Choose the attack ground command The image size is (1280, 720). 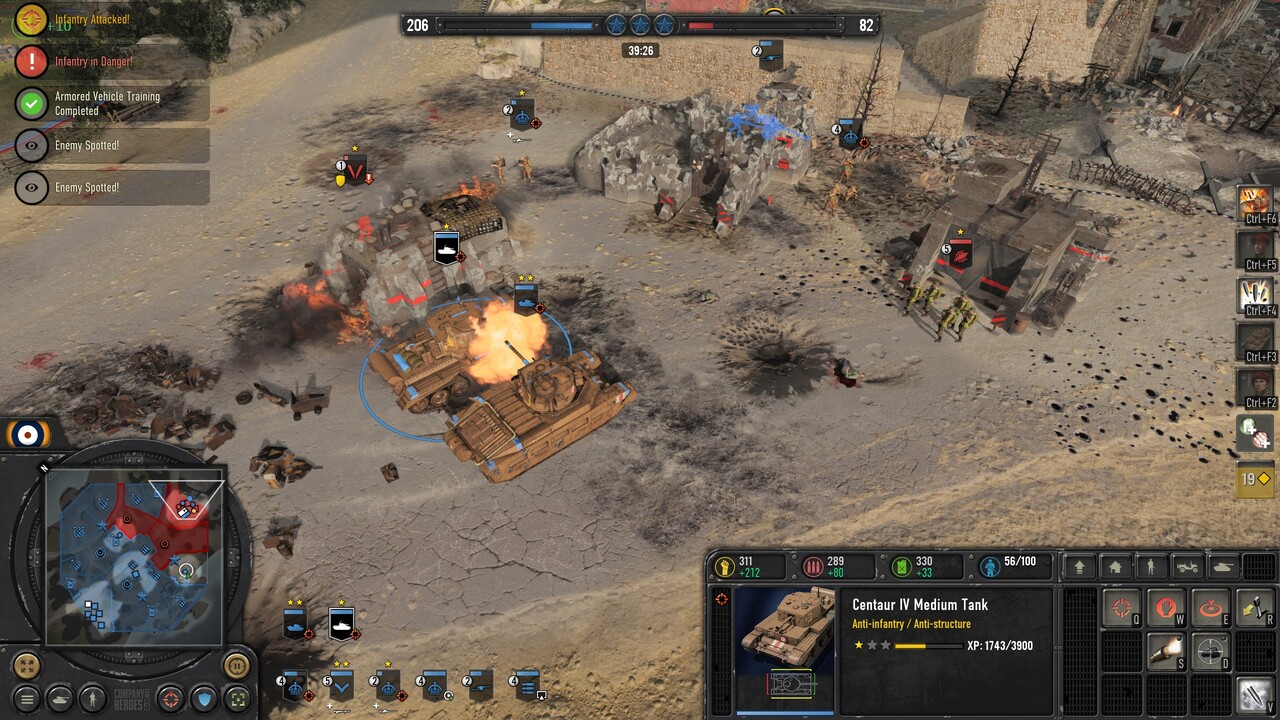click(1210, 607)
